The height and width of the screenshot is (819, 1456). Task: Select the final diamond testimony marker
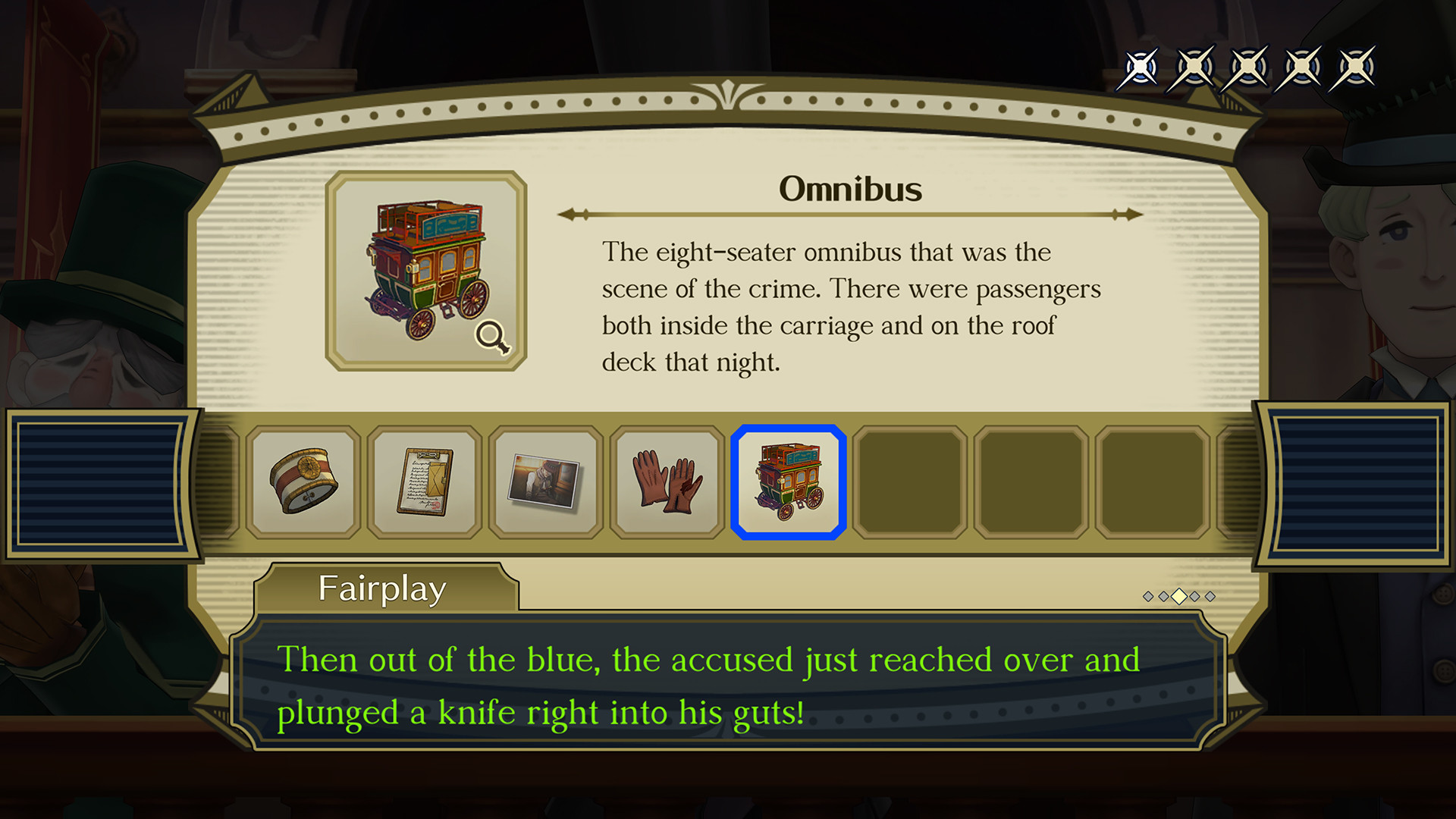[1210, 596]
